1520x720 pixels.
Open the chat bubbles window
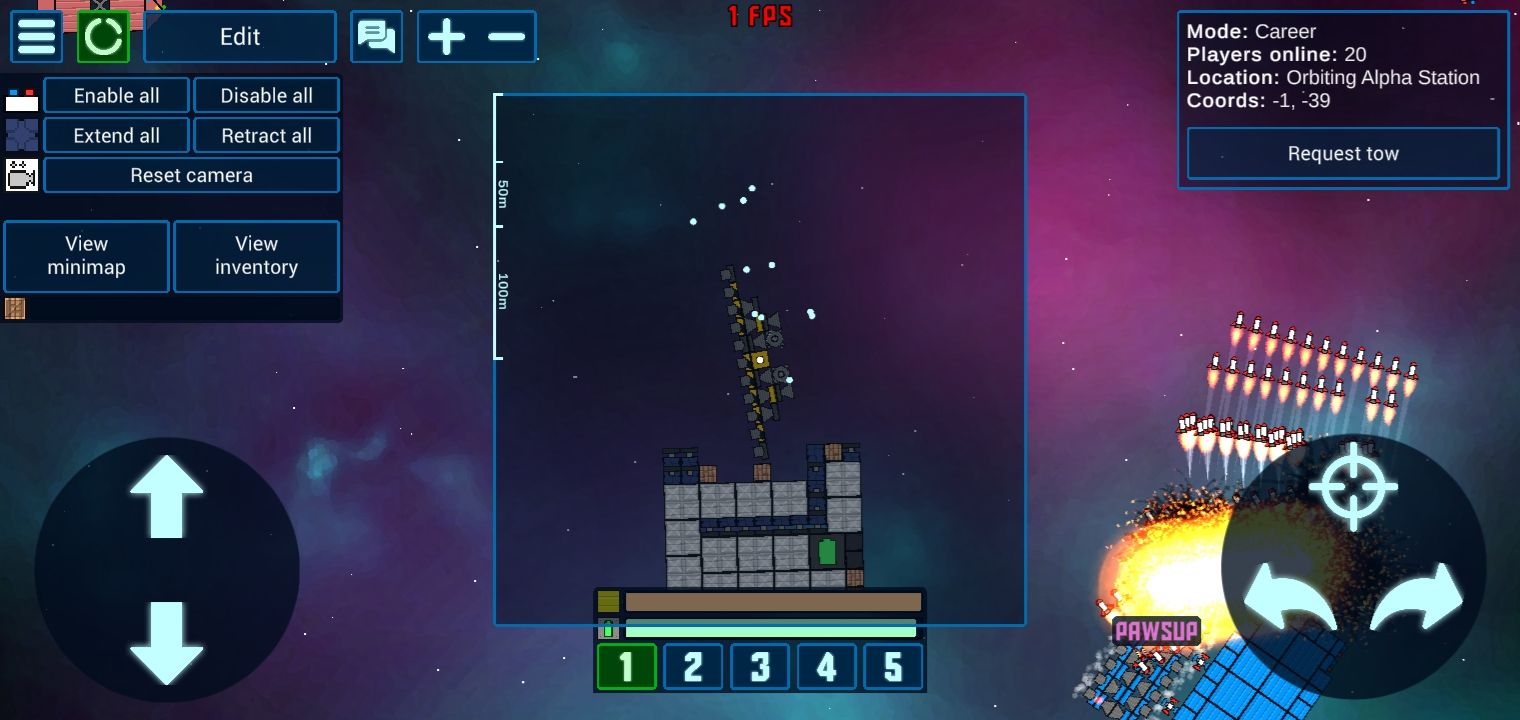point(376,37)
